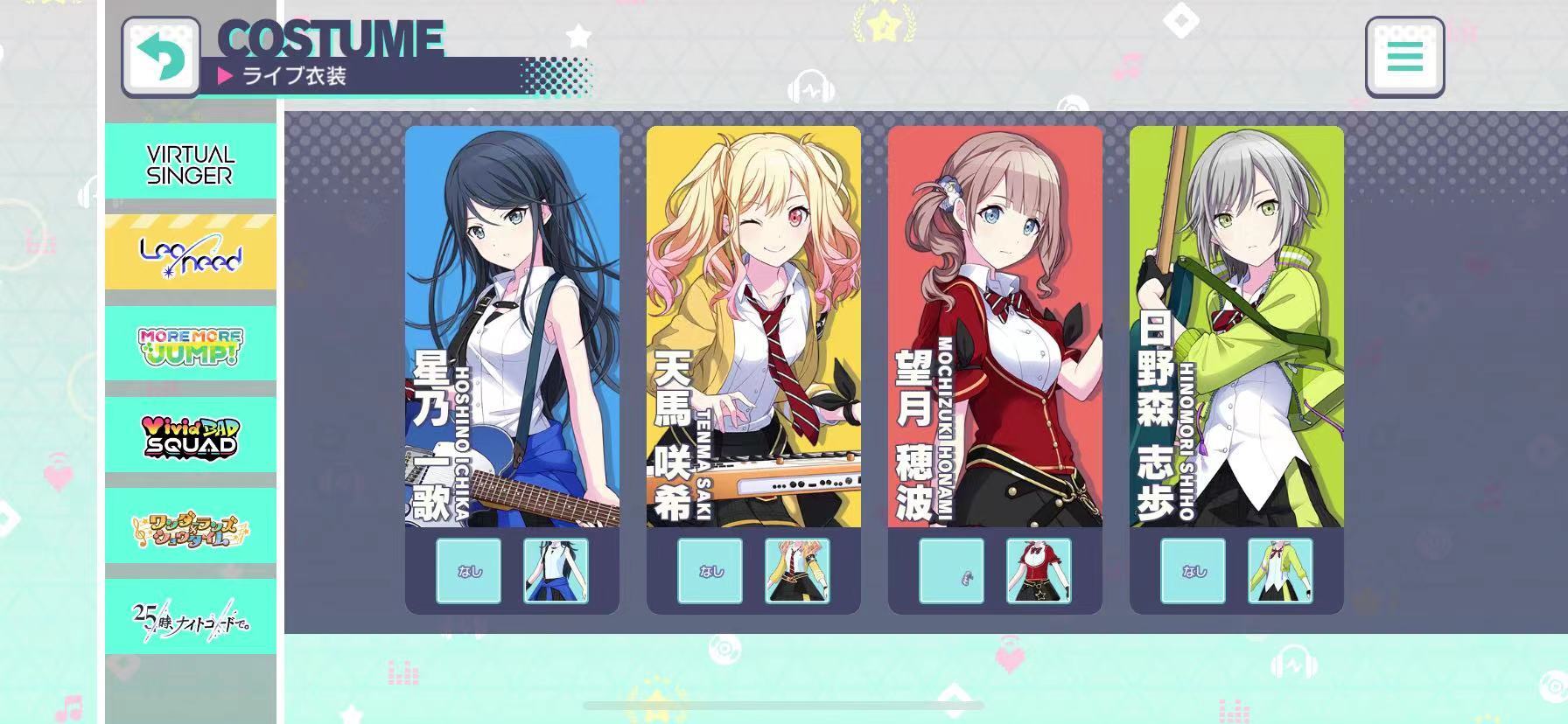Select Hoshino Ichika's character card

(x=512, y=326)
